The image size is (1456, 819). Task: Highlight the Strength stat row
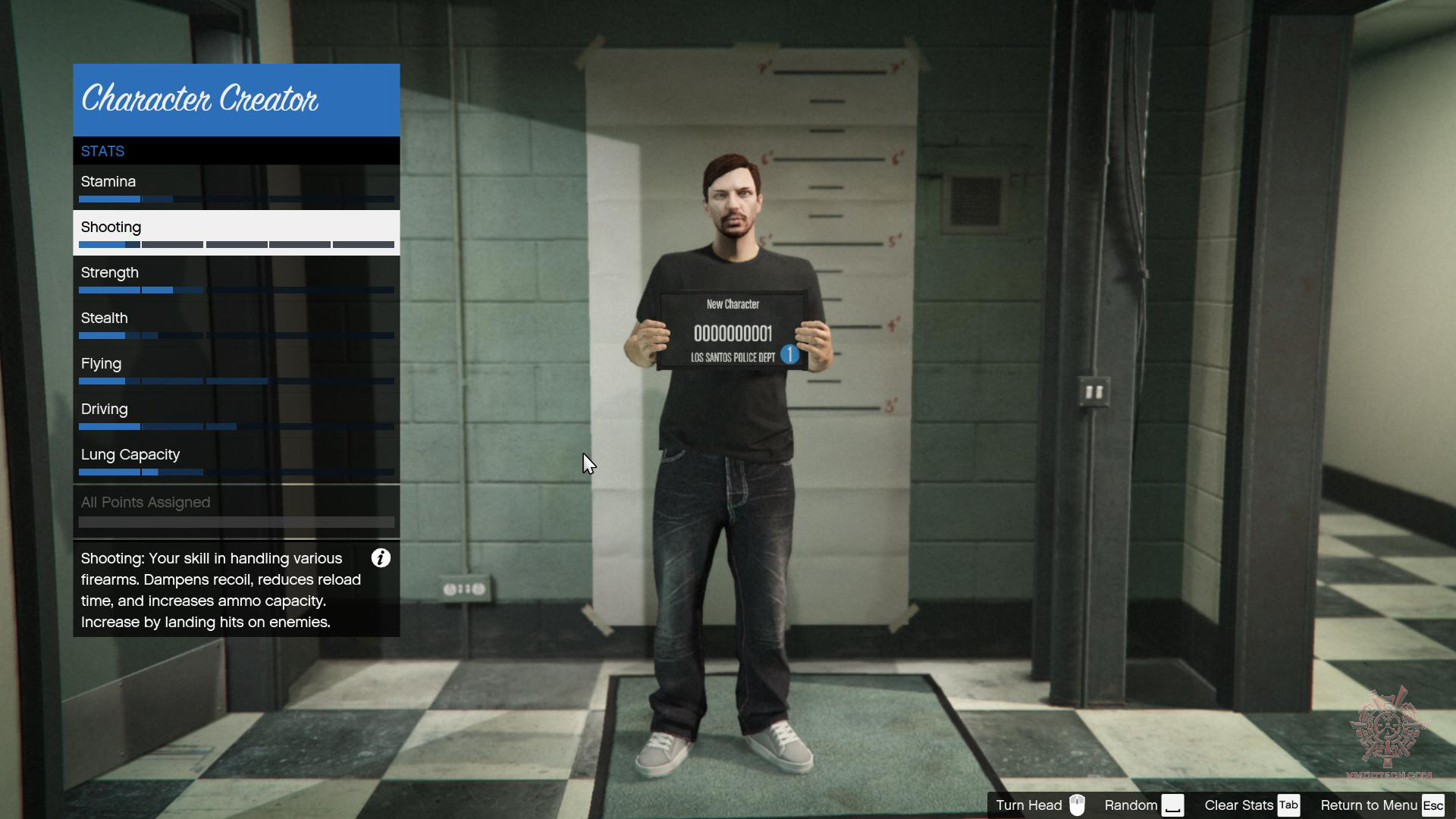[x=236, y=278]
